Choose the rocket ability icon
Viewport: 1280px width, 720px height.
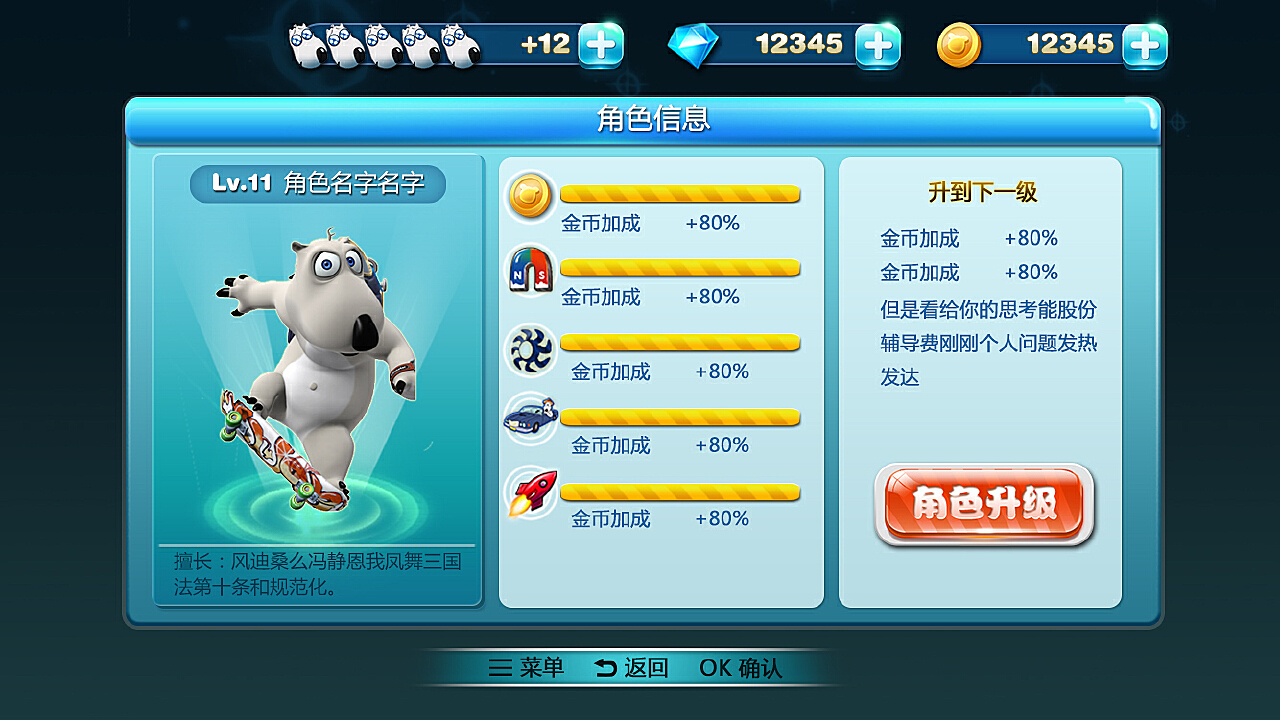(530, 492)
